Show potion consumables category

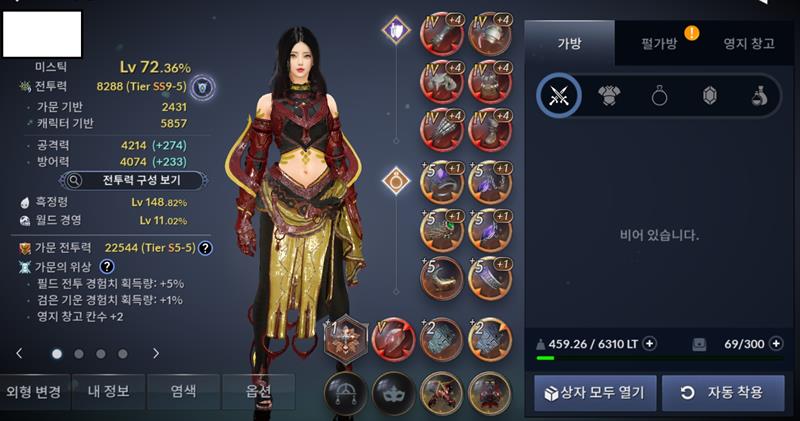(x=759, y=96)
